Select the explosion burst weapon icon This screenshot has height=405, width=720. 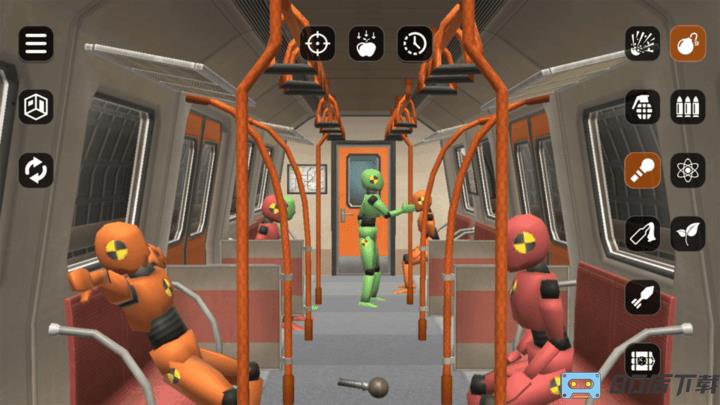[x=643, y=43]
